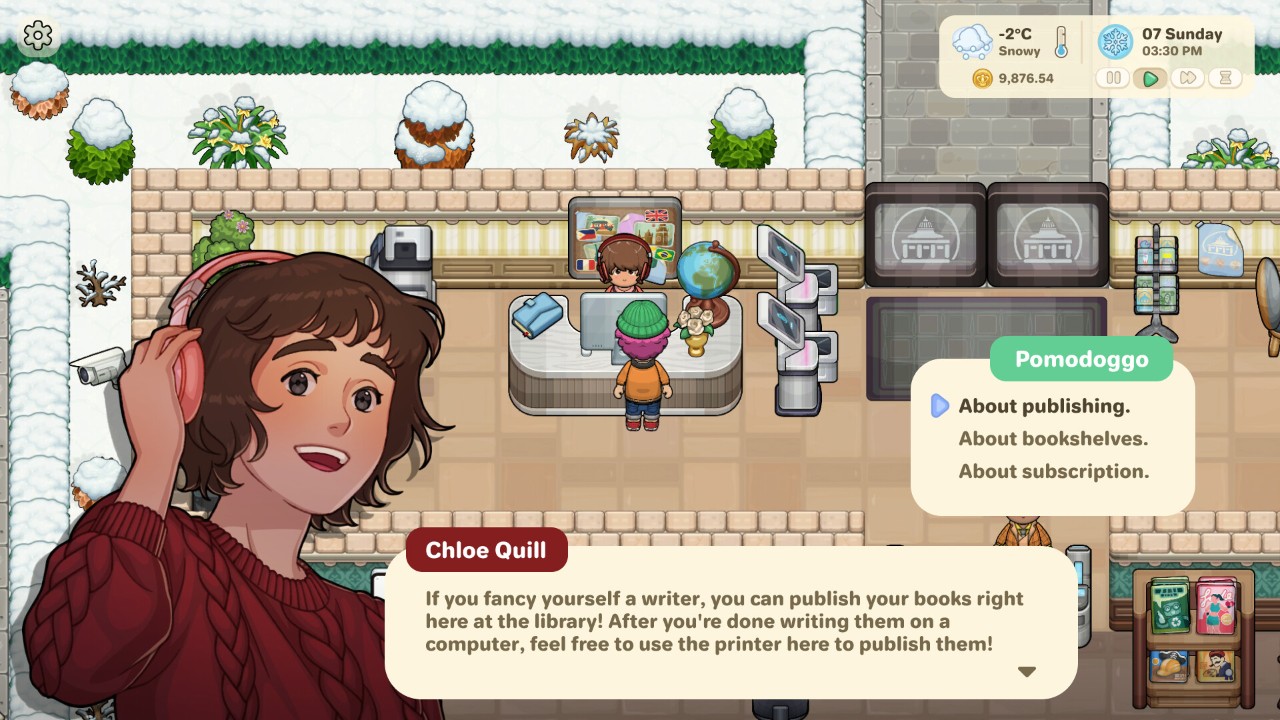Click the hourglass time-skip button
Image resolution: width=1280 pixels, height=720 pixels.
(x=1225, y=78)
